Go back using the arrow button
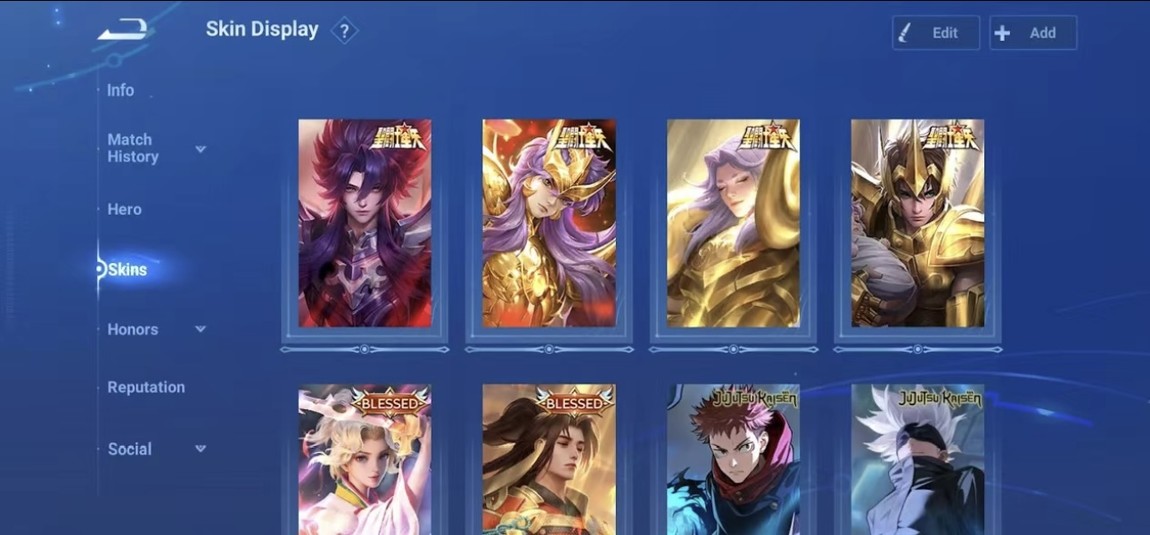 click(123, 31)
